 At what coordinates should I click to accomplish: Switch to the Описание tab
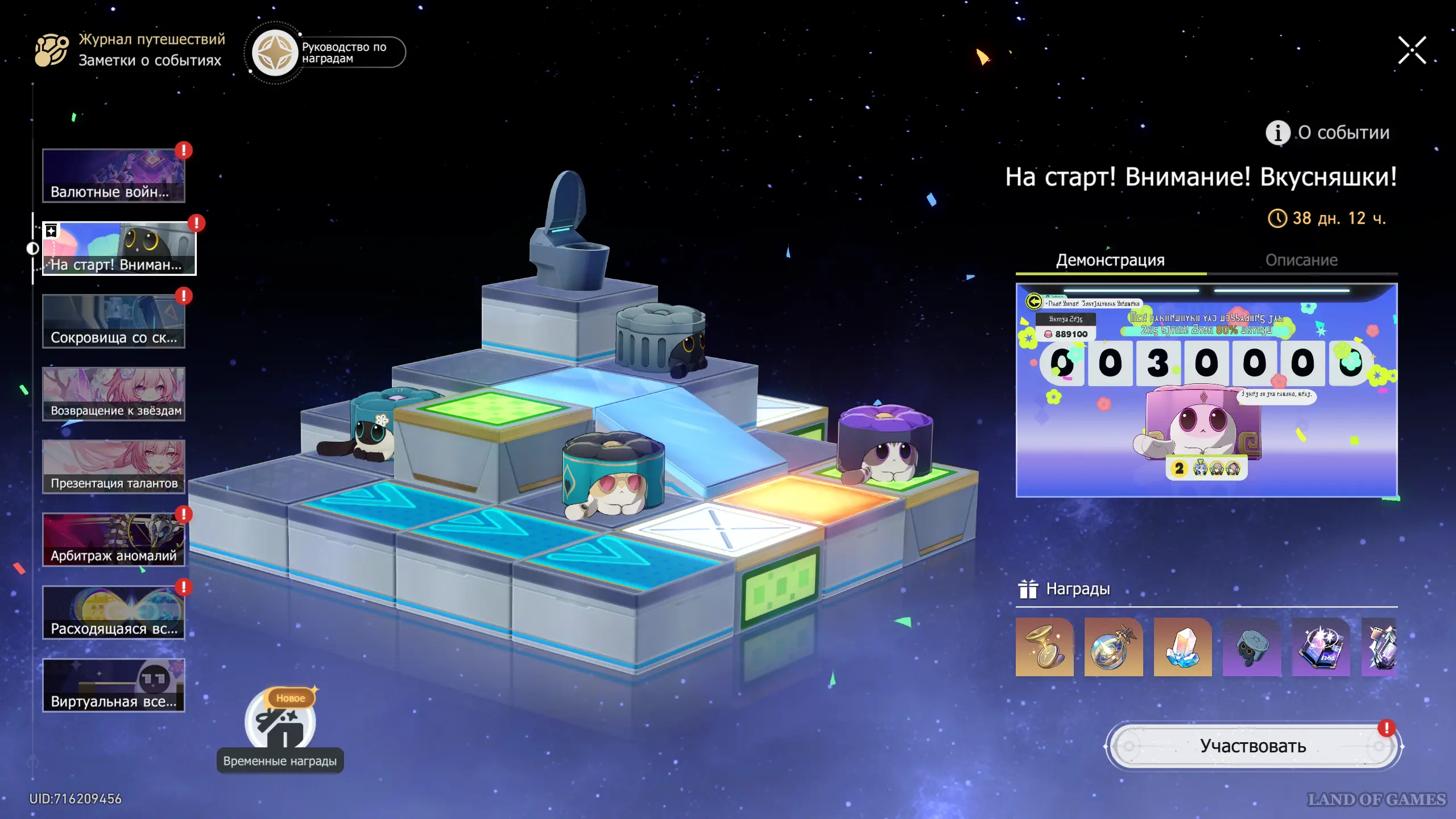pos(1301,260)
